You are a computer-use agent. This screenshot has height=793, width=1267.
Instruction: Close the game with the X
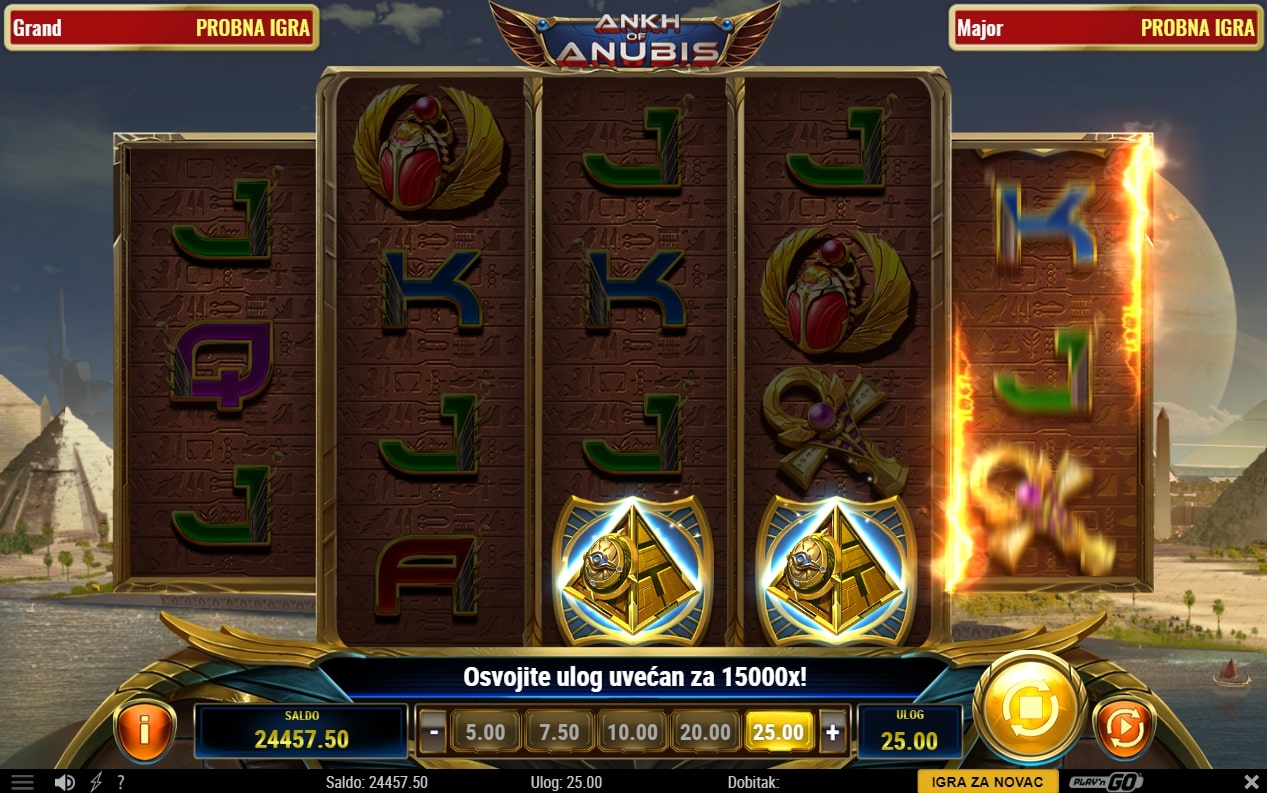pos(1251,782)
